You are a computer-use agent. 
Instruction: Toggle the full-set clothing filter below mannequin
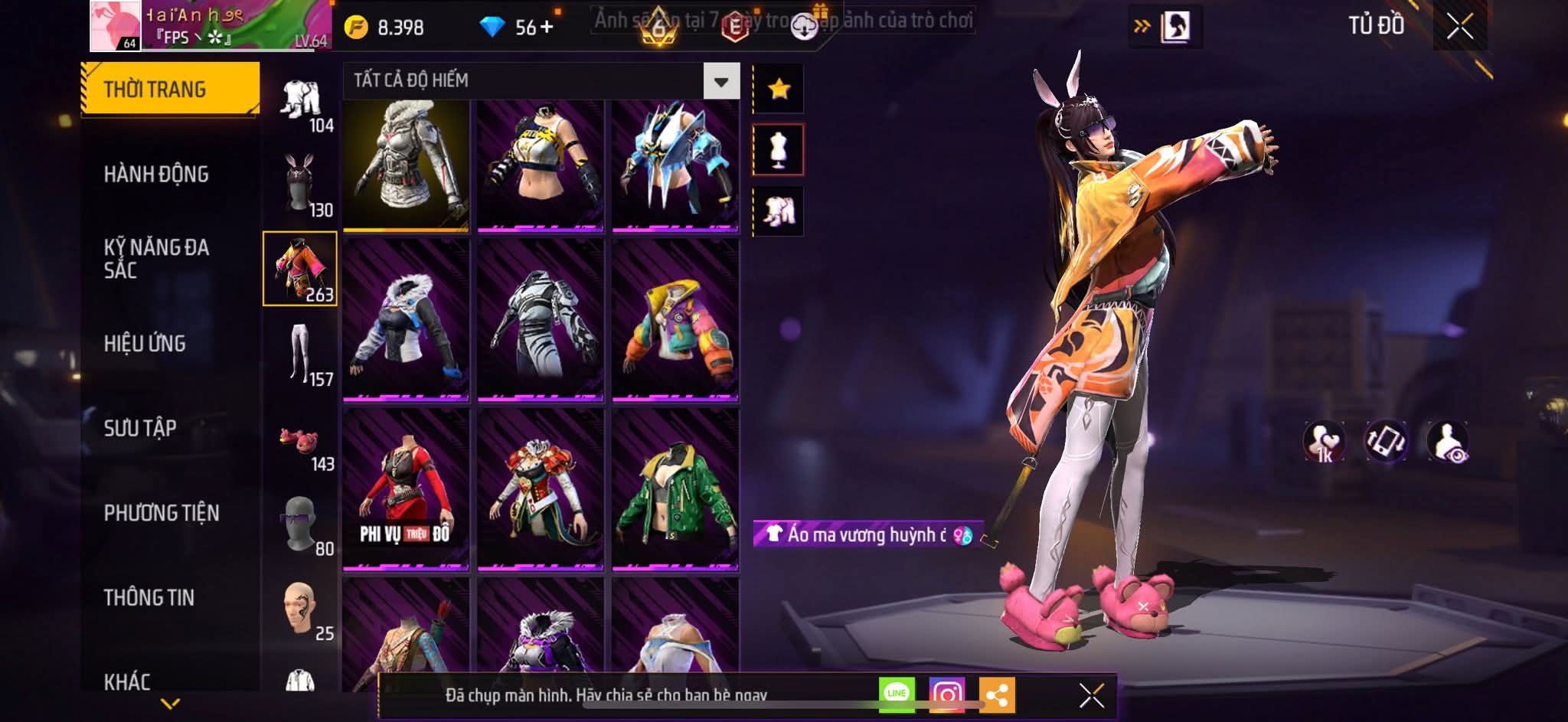tap(779, 211)
